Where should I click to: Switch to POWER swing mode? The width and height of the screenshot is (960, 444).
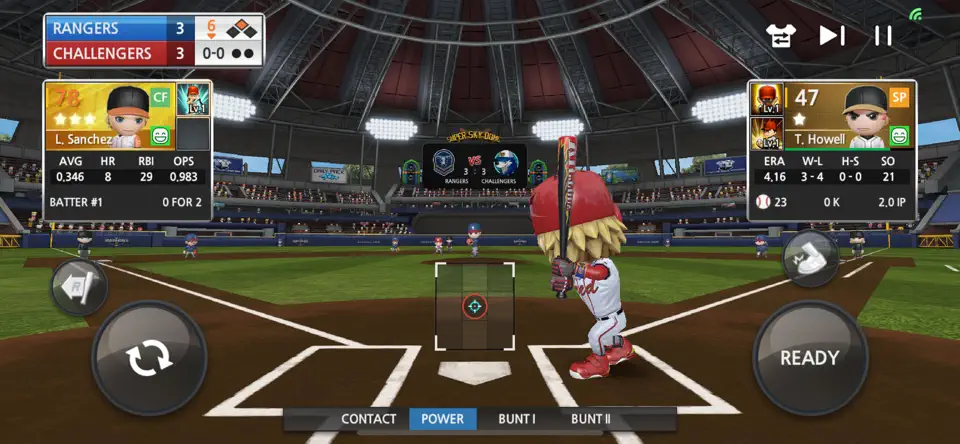[x=442, y=419]
